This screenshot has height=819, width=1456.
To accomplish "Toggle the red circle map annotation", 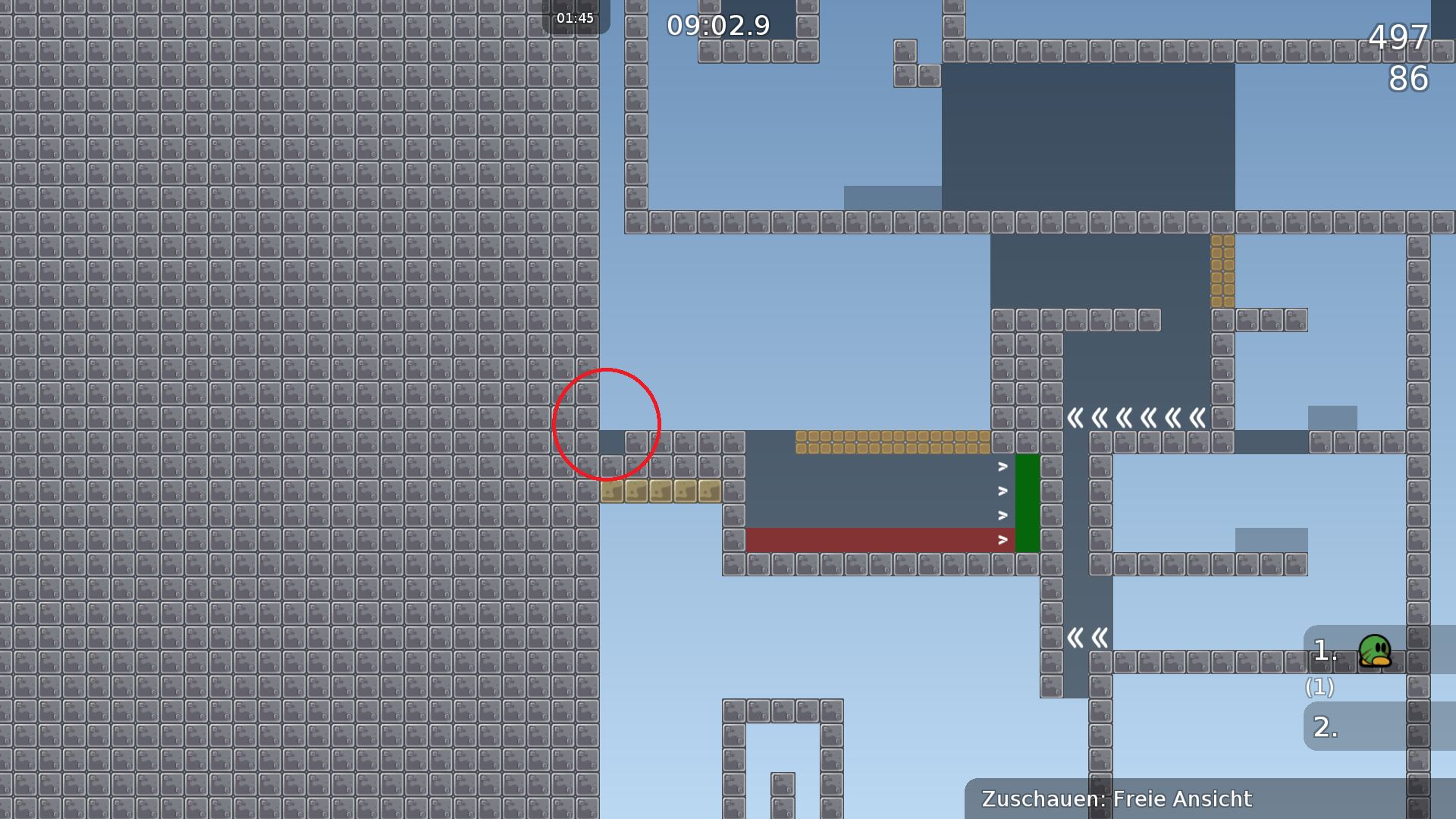I will tap(609, 425).
